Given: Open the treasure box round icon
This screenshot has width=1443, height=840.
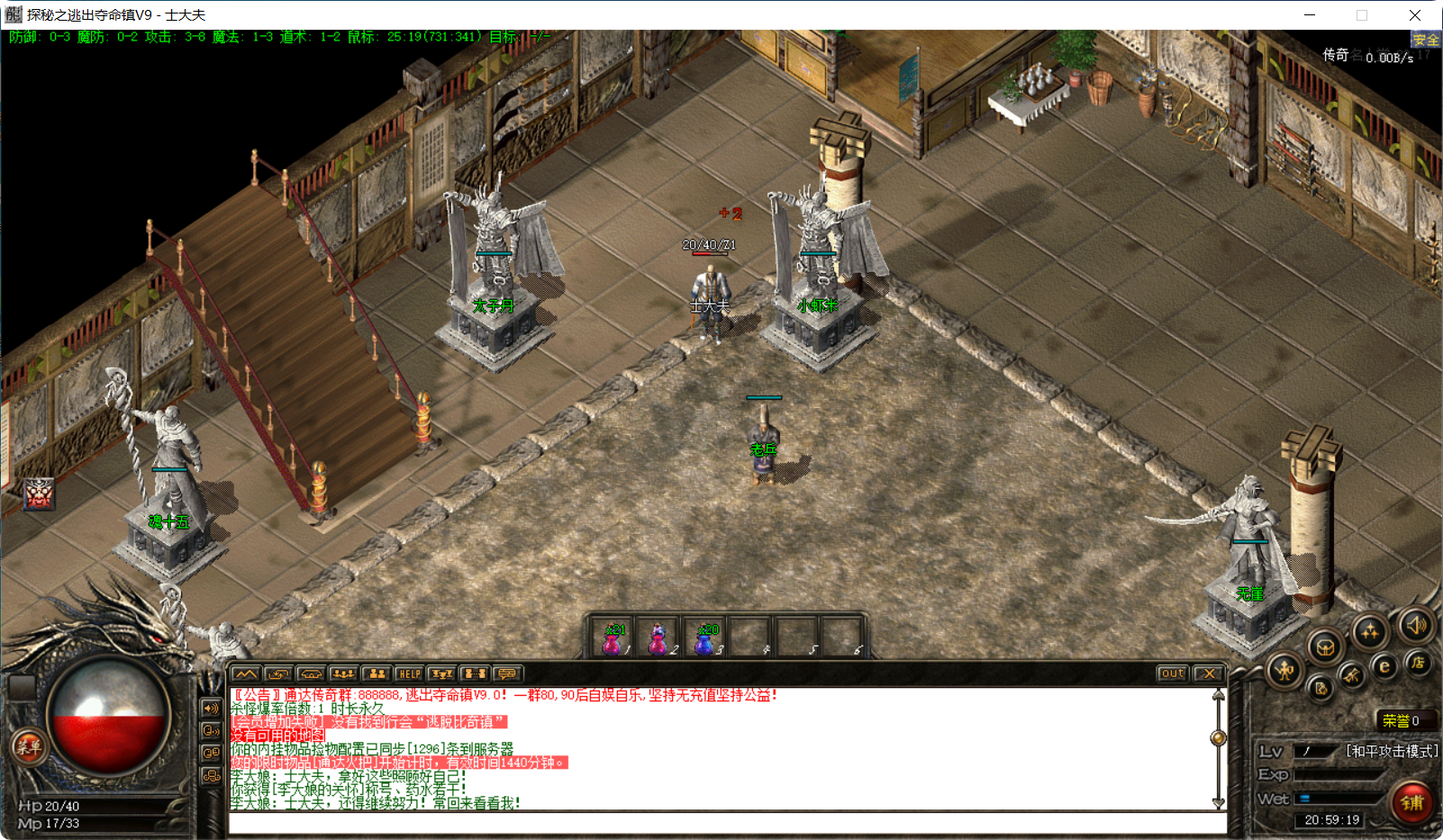Looking at the screenshot, I should click(1324, 647).
